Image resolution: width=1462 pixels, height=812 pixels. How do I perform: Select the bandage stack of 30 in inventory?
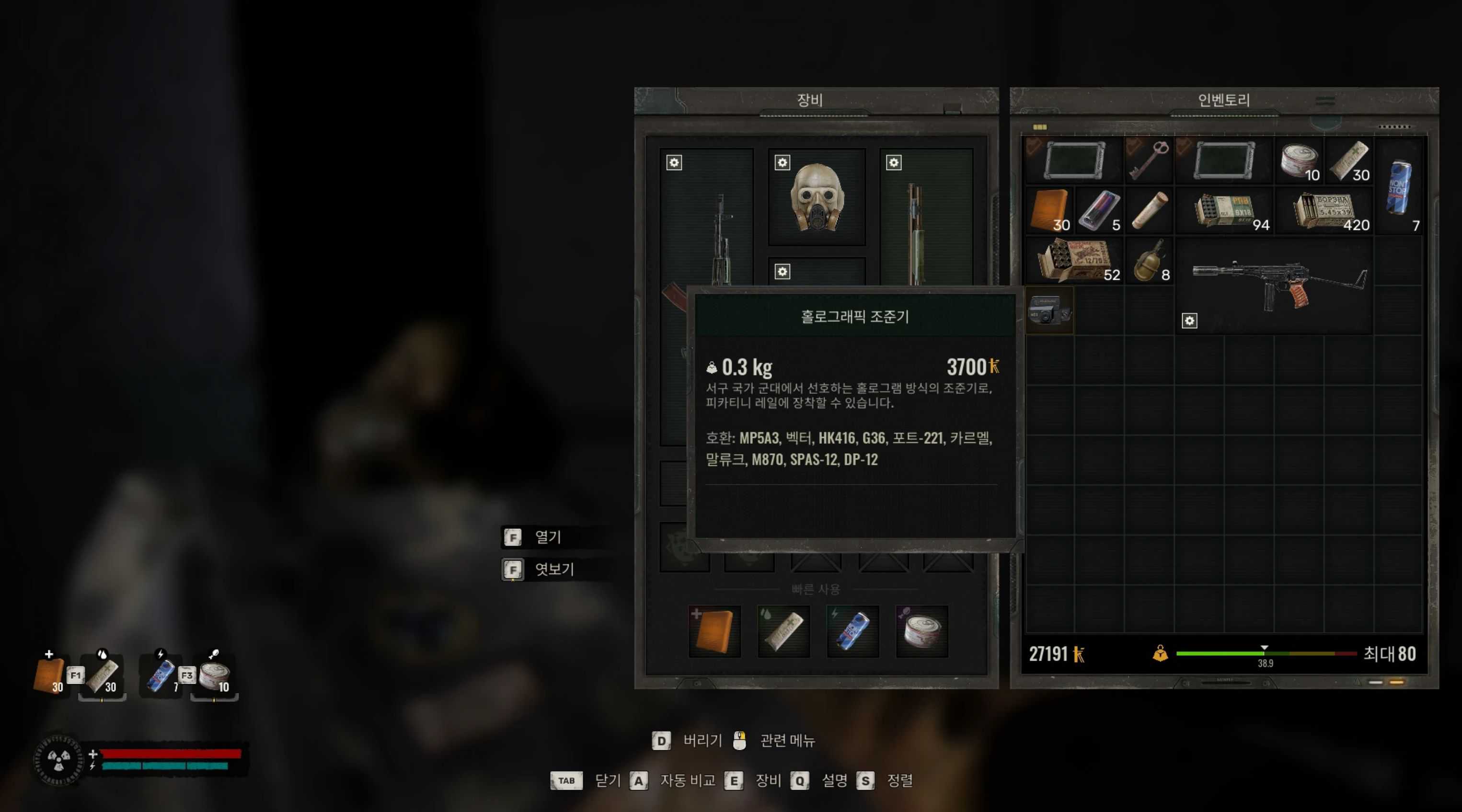point(1348,160)
